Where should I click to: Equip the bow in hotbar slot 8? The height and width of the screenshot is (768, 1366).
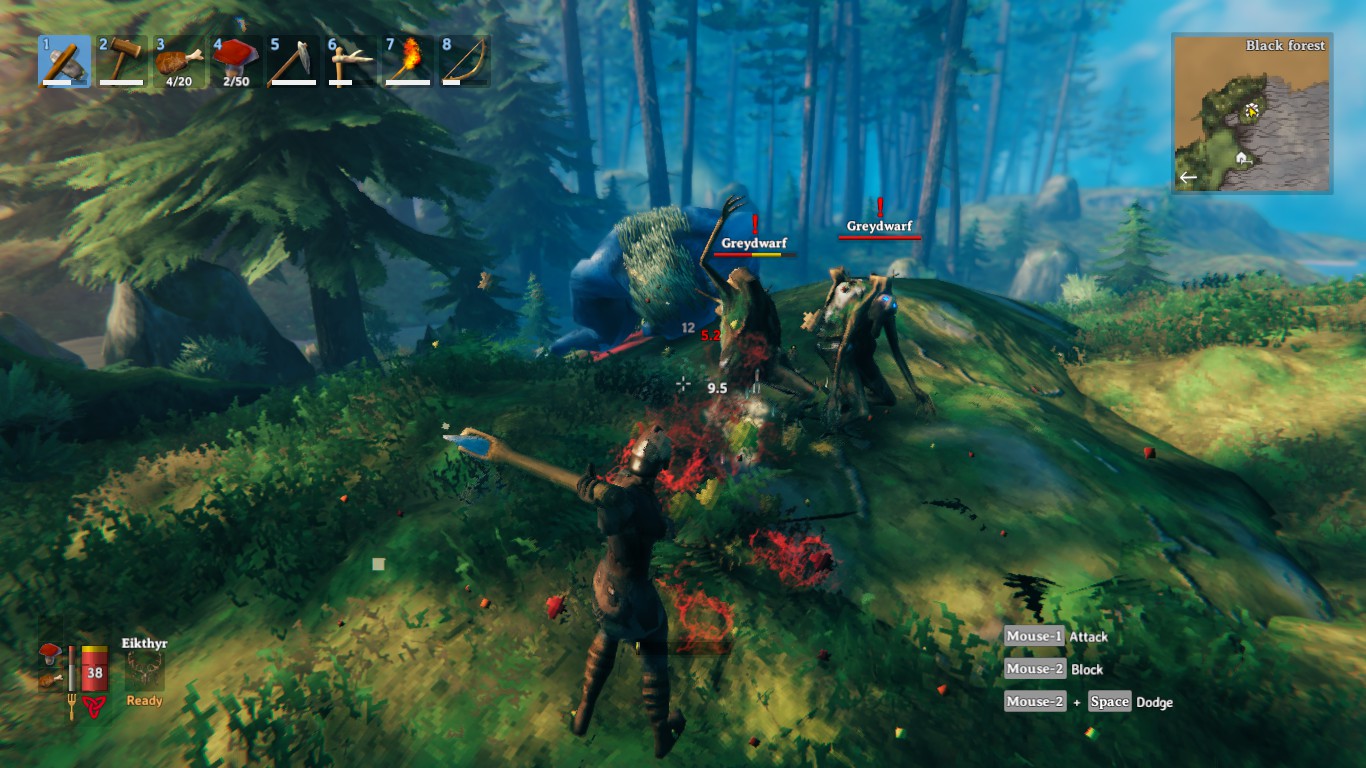[464, 59]
